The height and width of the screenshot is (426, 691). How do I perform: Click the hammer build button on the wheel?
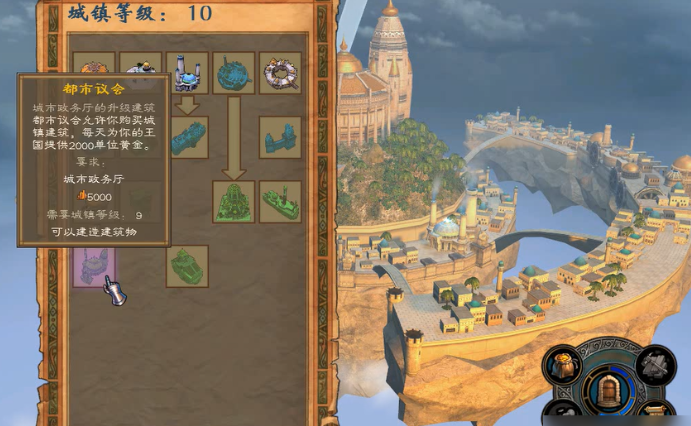click(x=656, y=366)
